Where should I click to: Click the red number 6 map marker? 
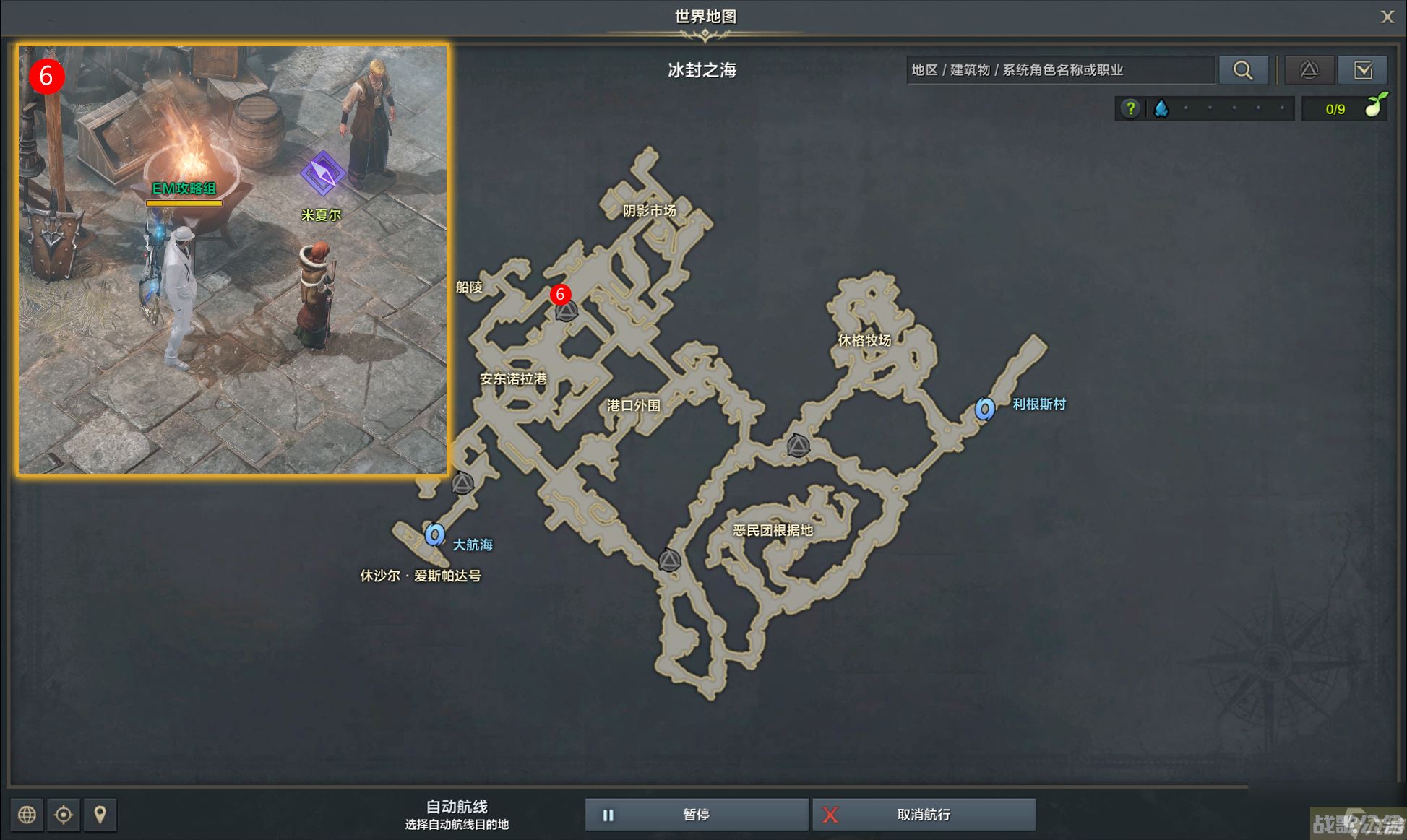560,294
